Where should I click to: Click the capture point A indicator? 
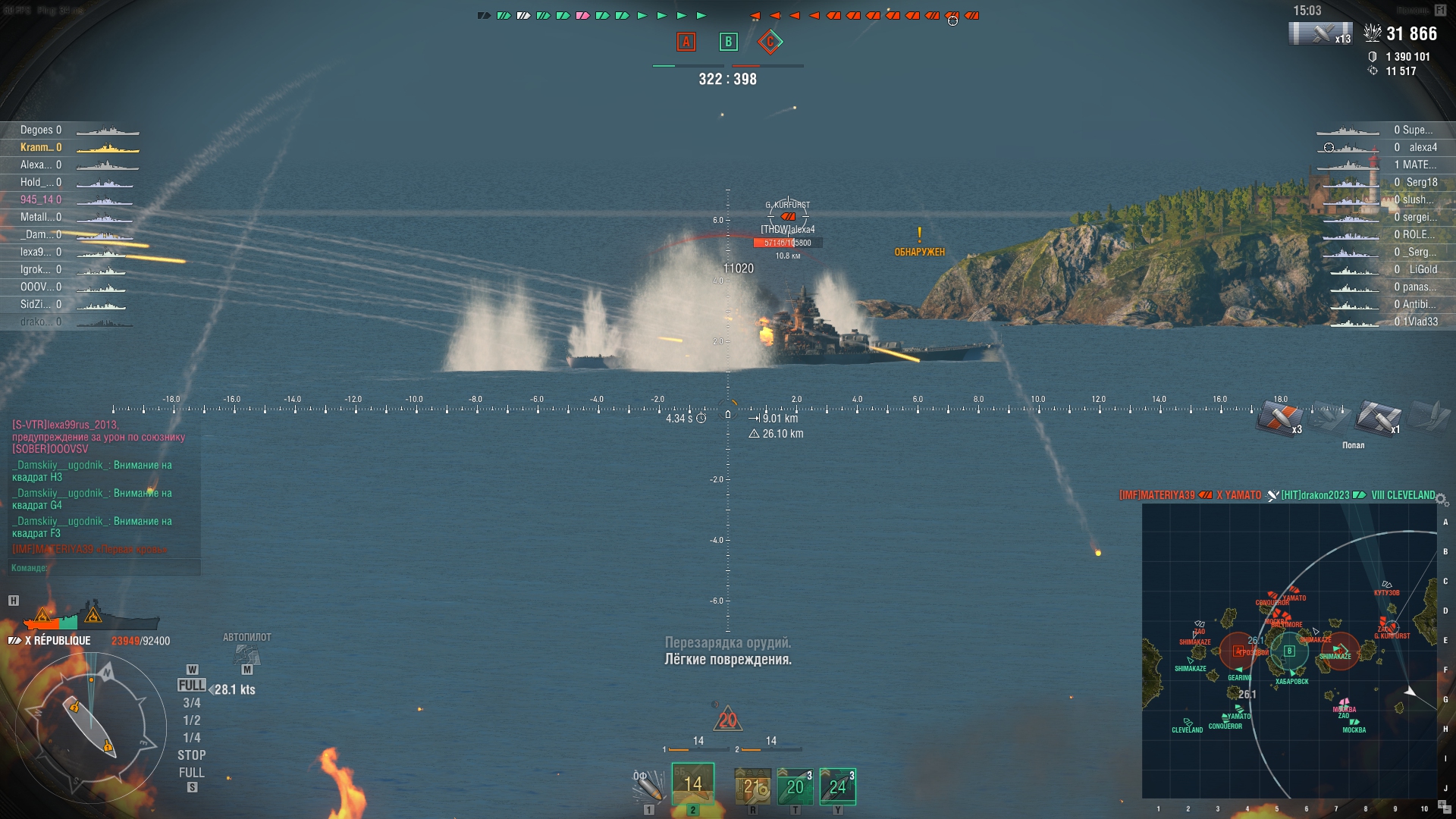click(x=686, y=42)
